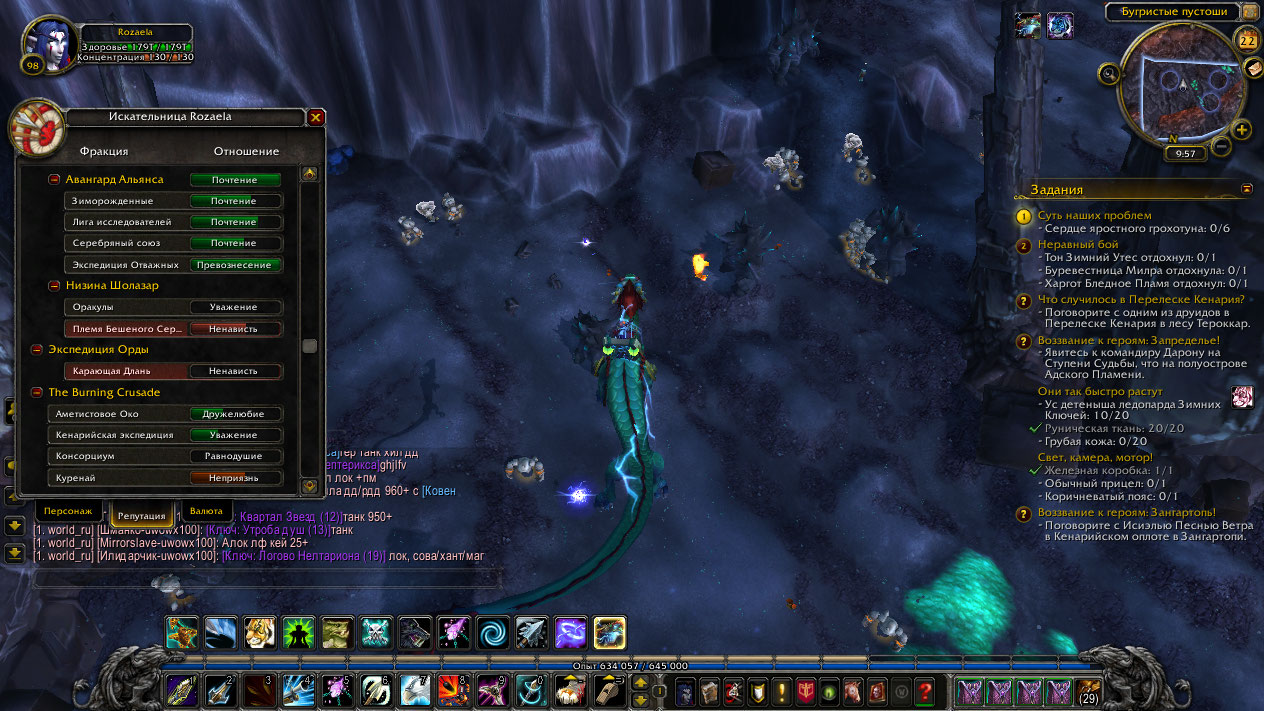Image resolution: width=1264 pixels, height=711 pixels.
Task: Collapse the Авангард Альянса faction group
Action: click(x=54, y=180)
